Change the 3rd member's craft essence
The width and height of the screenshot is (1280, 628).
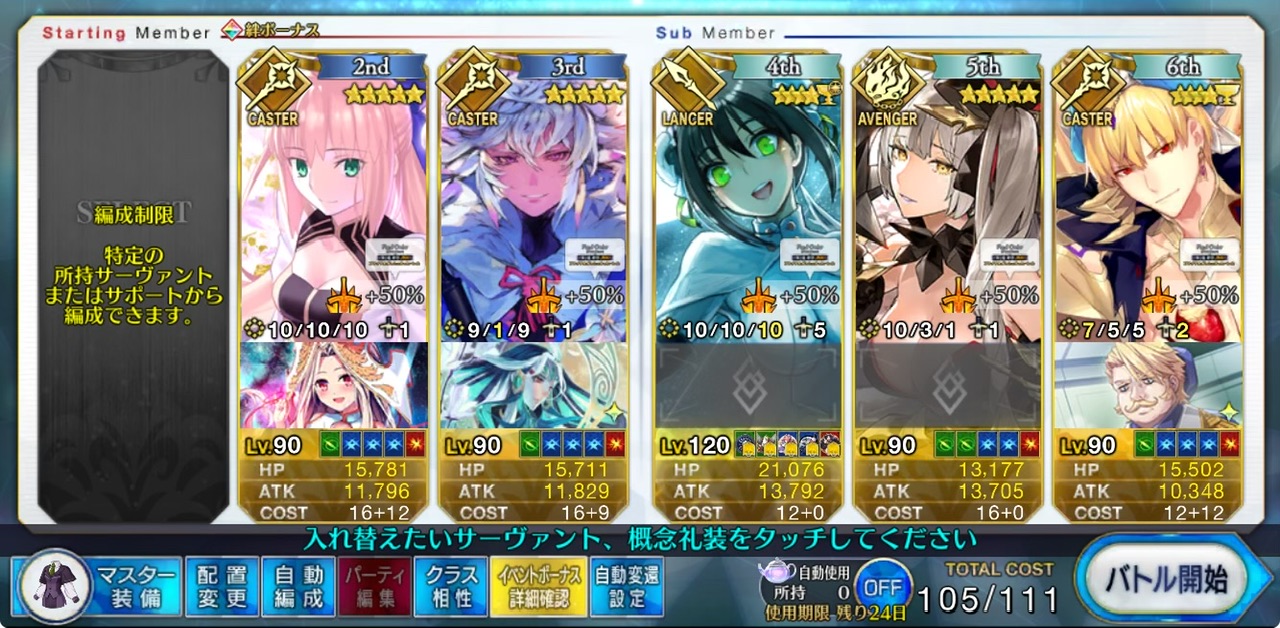[x=534, y=386]
